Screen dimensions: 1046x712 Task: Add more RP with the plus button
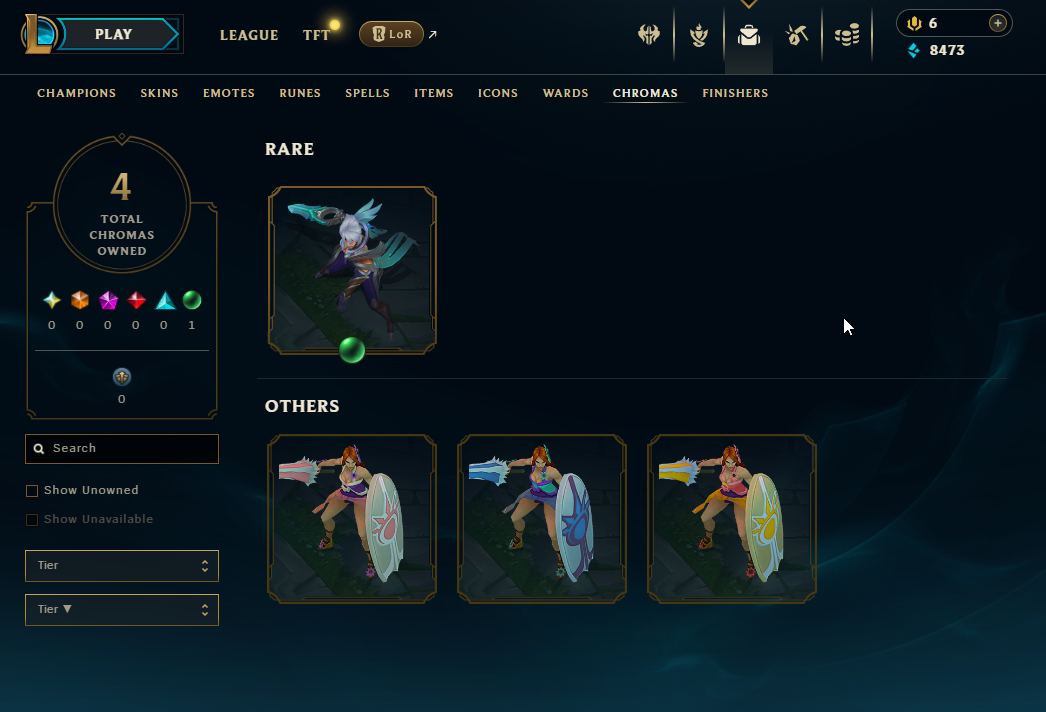tap(997, 24)
